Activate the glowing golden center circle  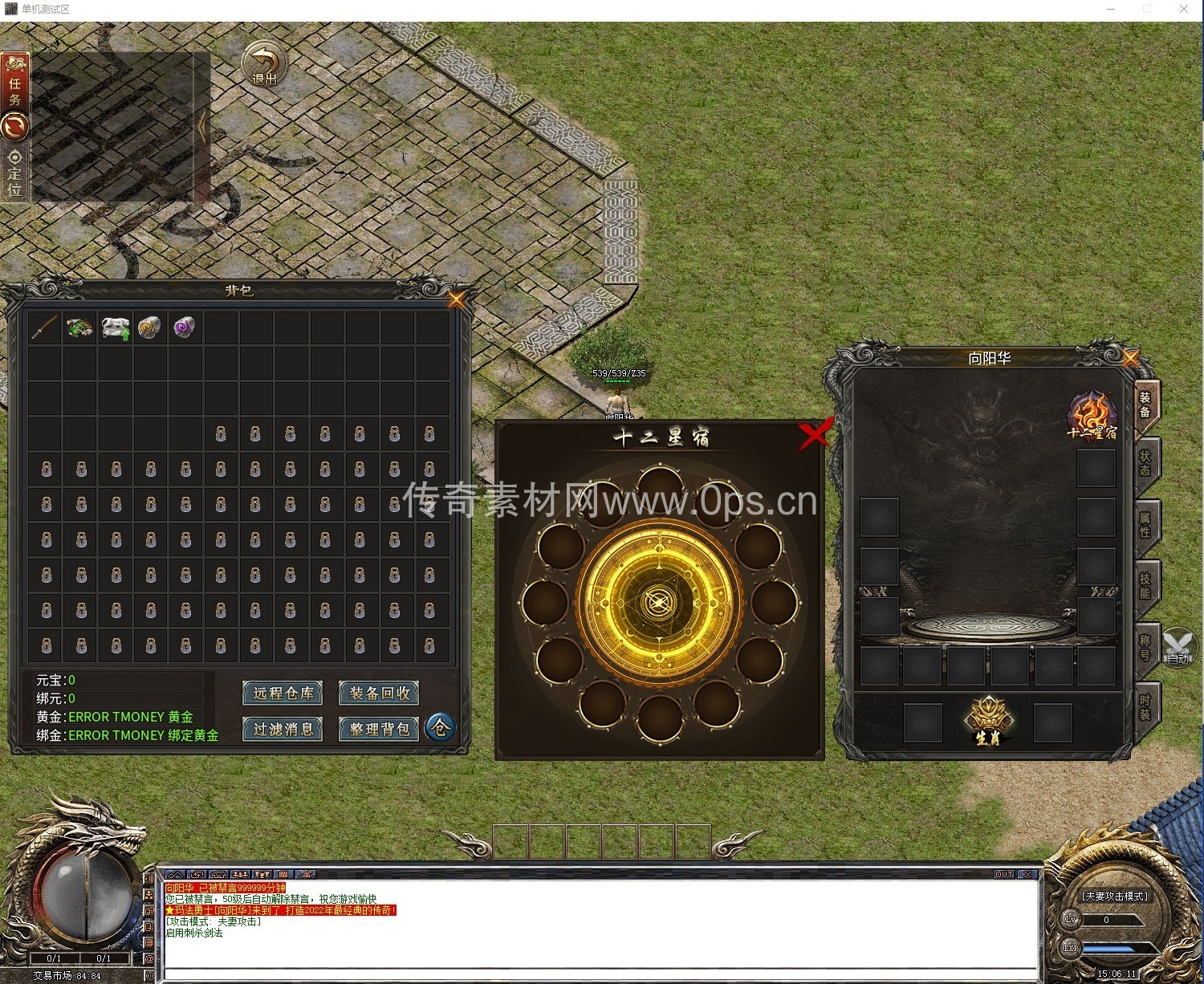pyautogui.click(x=658, y=602)
